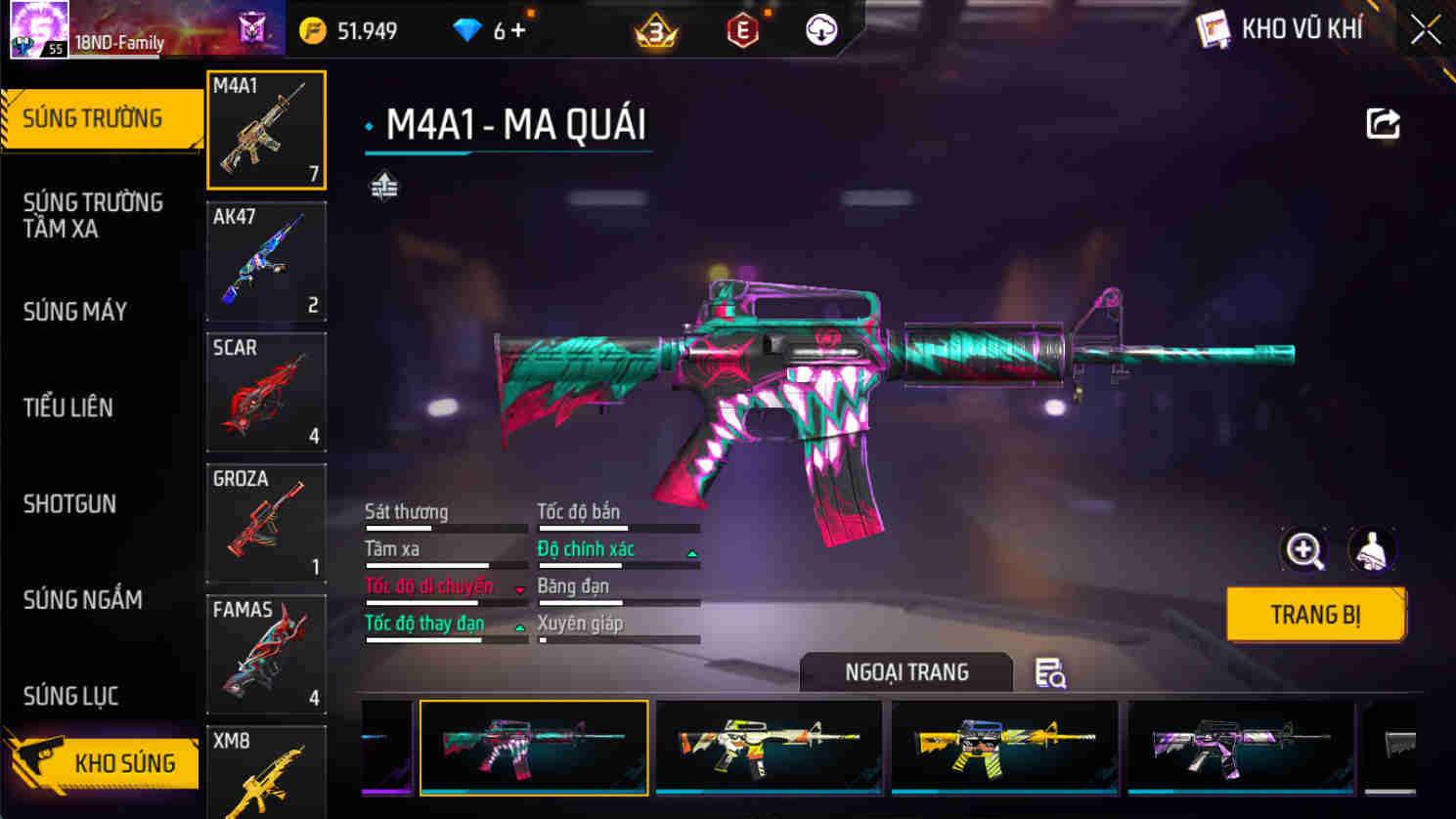Show the SÚNG NGẮM weapons
Screen dimensions: 1456x819
click(82, 600)
